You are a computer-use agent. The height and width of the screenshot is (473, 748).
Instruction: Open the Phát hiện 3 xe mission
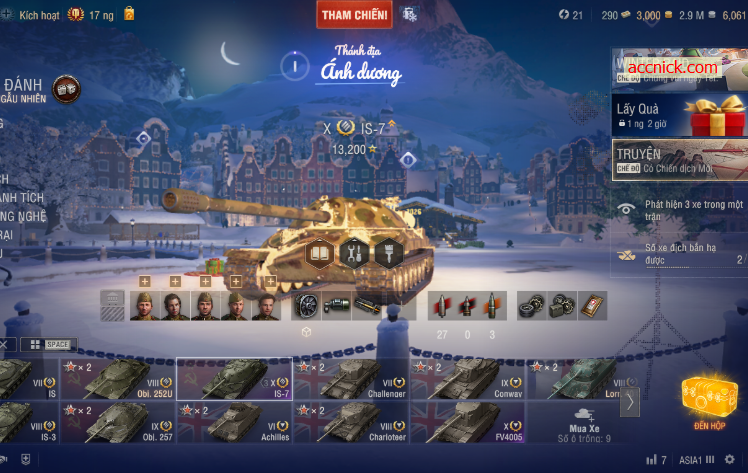[679, 209]
